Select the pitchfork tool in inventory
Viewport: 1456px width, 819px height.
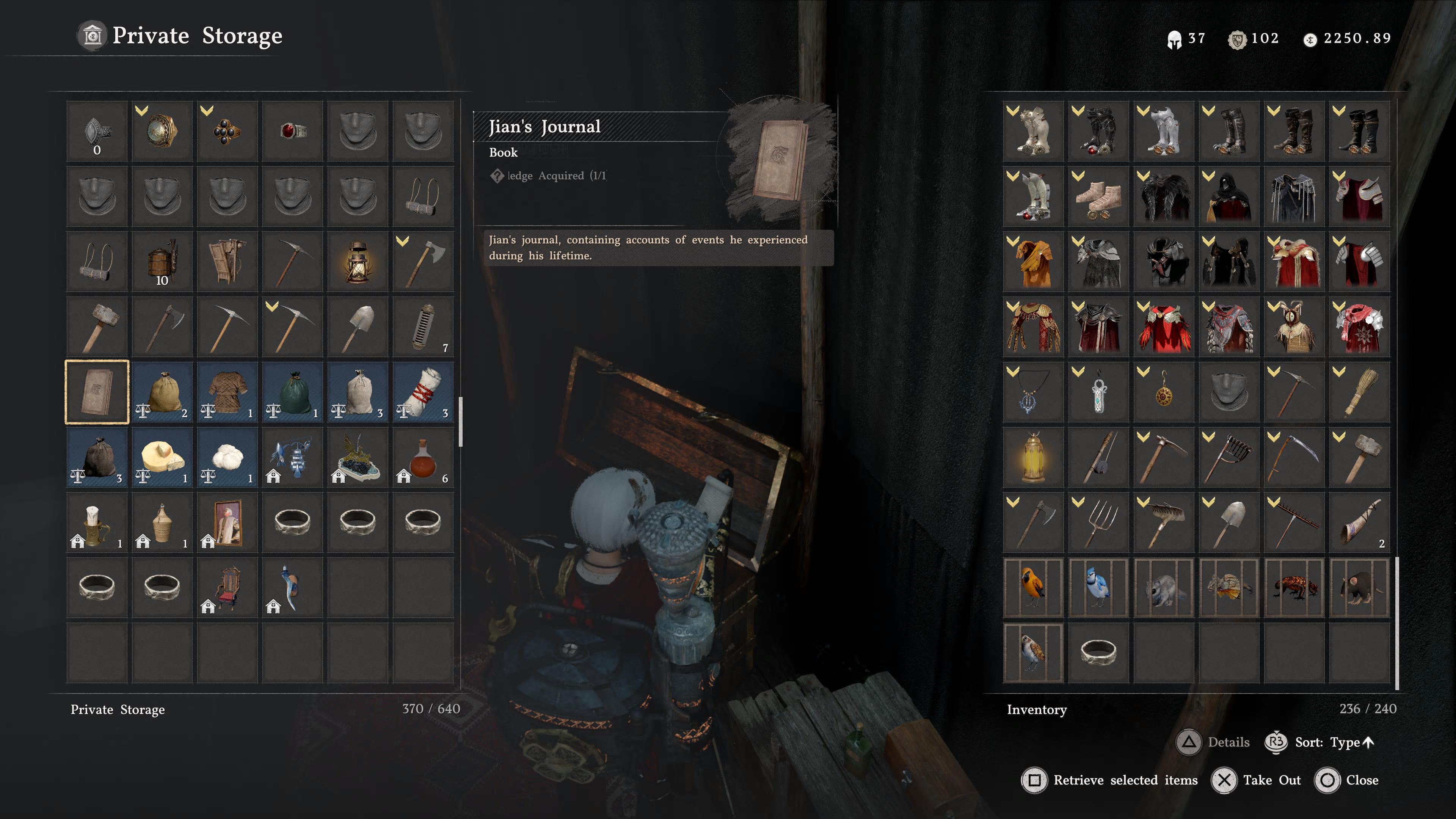(1098, 522)
